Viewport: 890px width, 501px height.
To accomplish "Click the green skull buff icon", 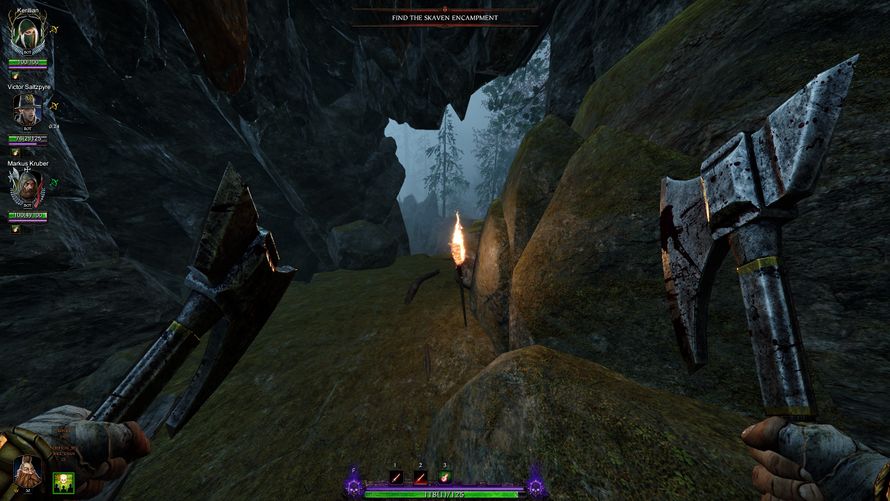I will [x=62, y=481].
